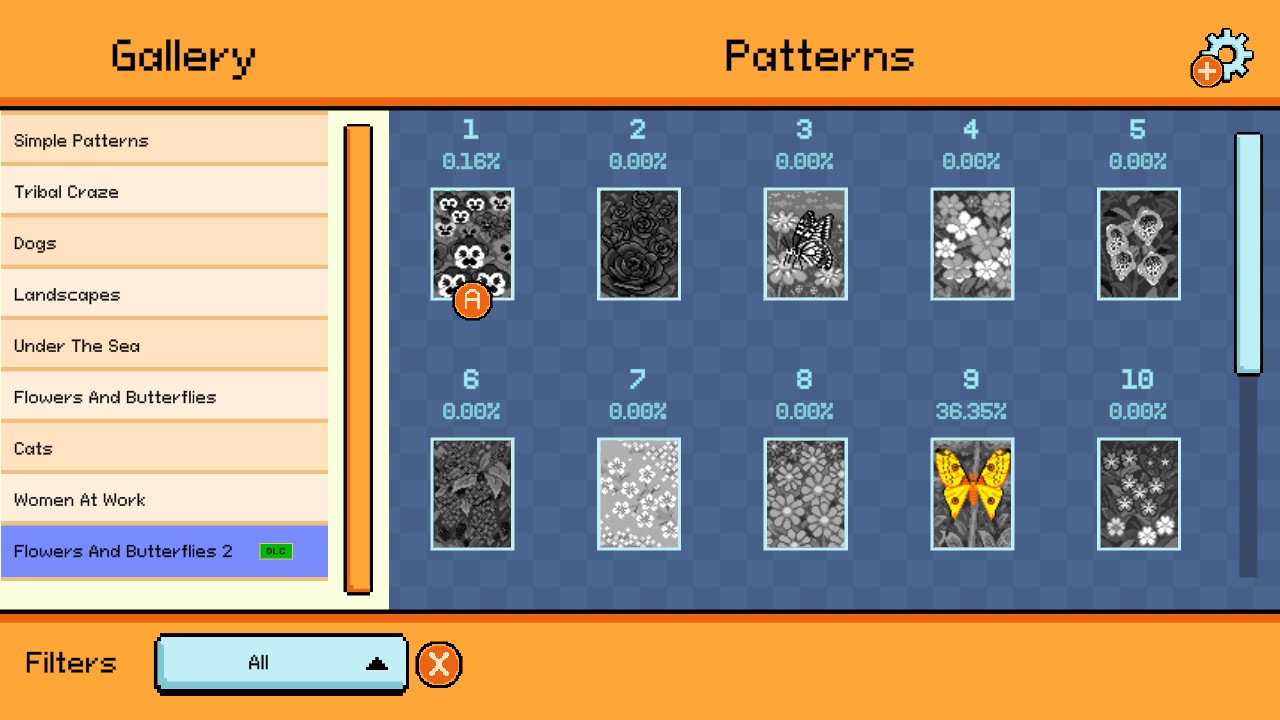Viewport: 1280px width, 720px height.
Task: Click the orange A button on pattern 1
Action: click(470, 300)
